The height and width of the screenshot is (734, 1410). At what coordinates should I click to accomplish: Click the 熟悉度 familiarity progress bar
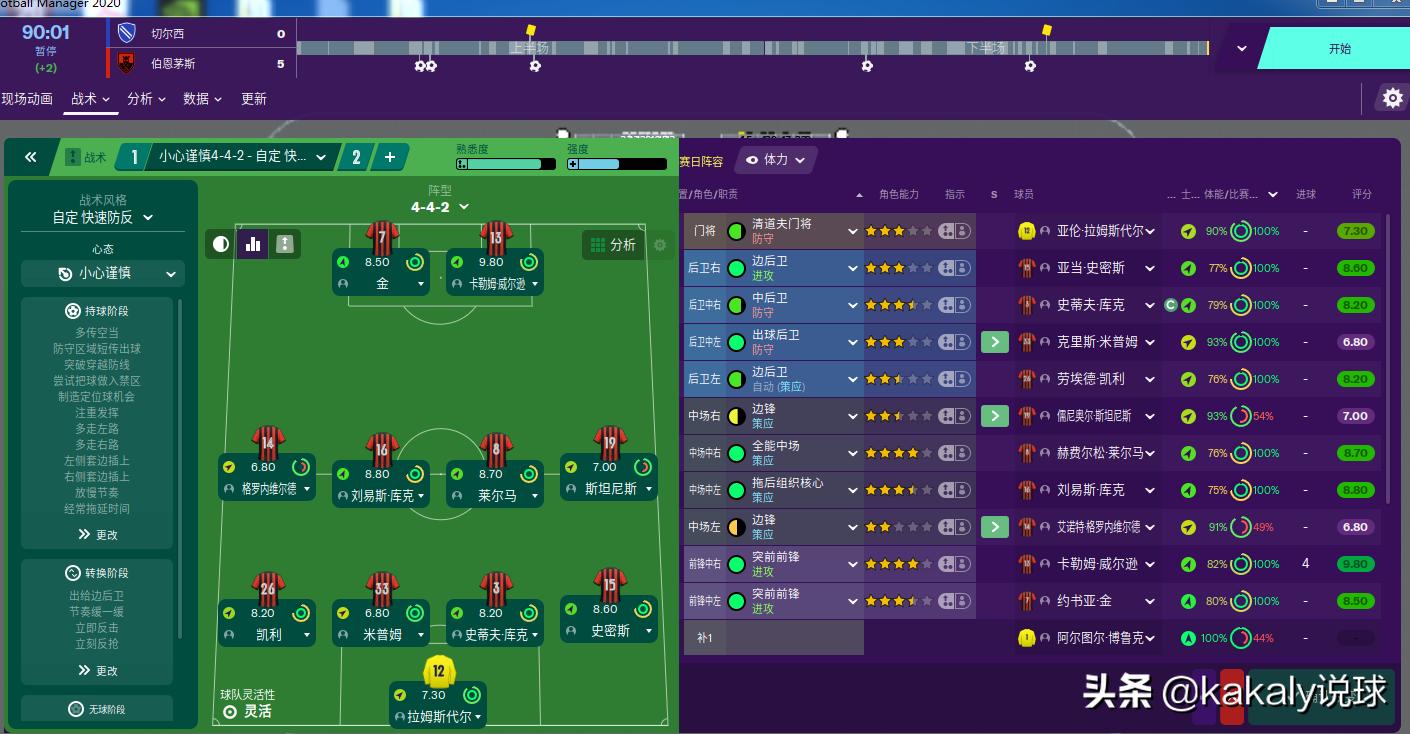click(x=505, y=164)
